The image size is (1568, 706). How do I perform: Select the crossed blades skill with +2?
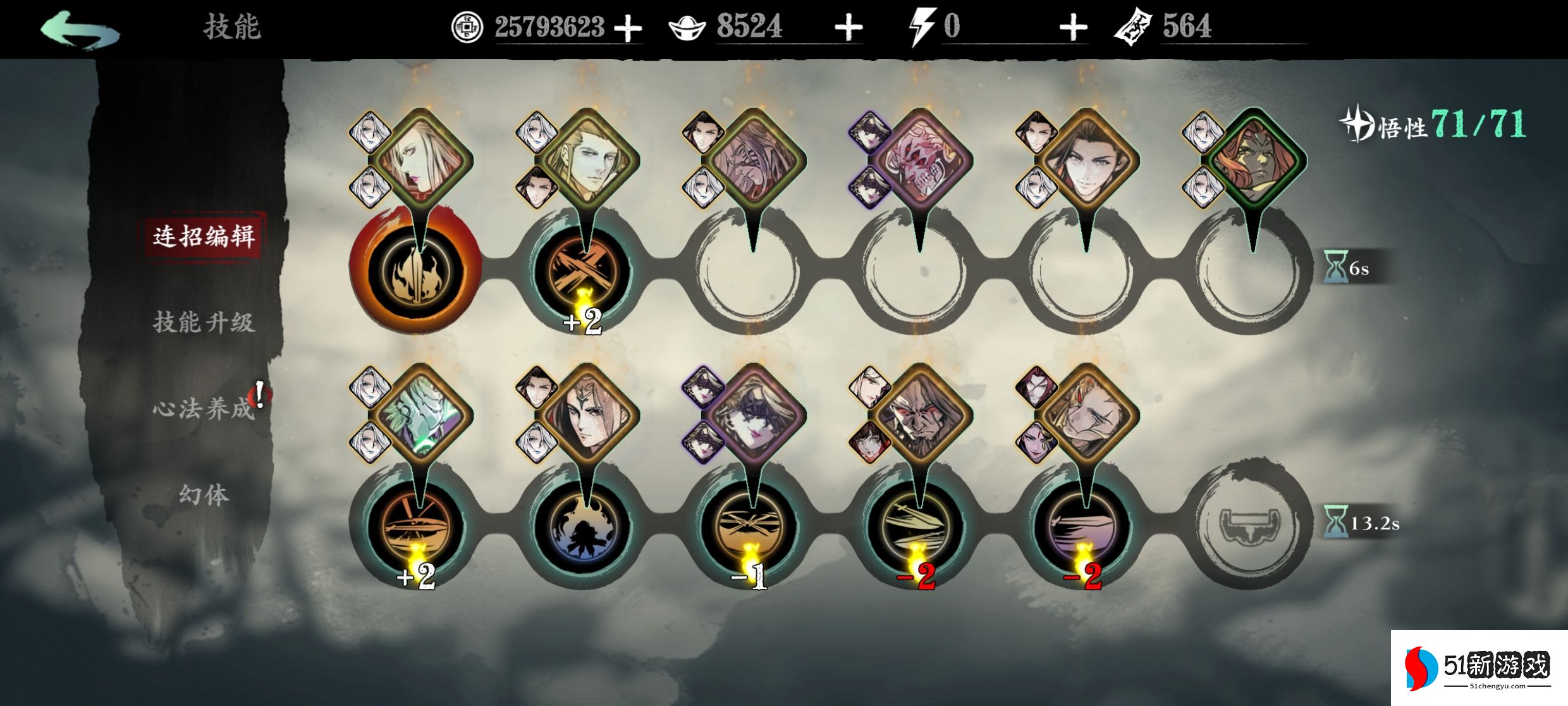[582, 272]
